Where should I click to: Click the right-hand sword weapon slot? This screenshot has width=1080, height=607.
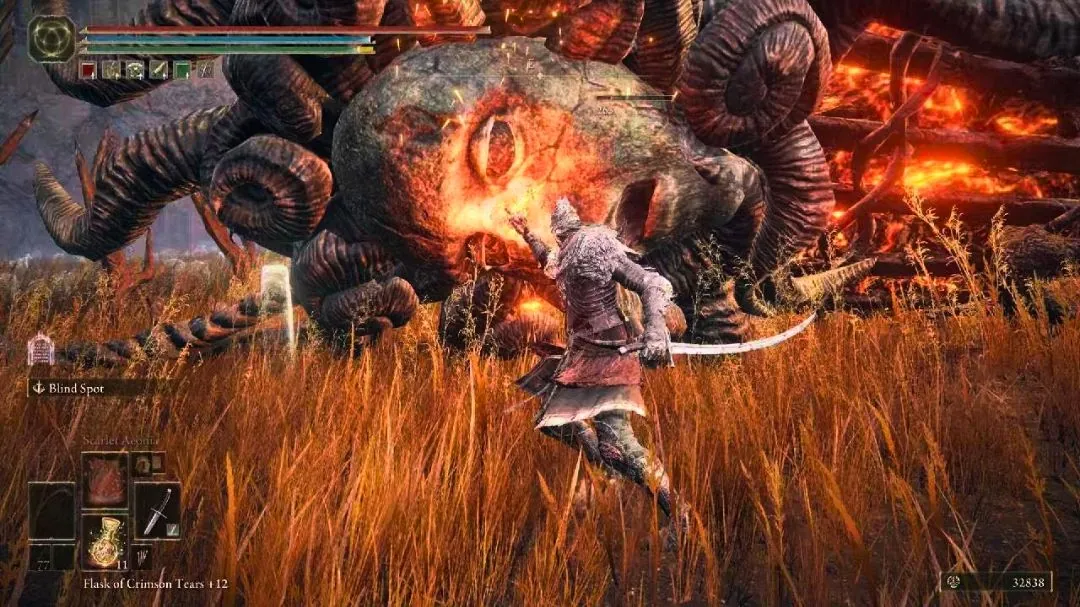[x=157, y=511]
